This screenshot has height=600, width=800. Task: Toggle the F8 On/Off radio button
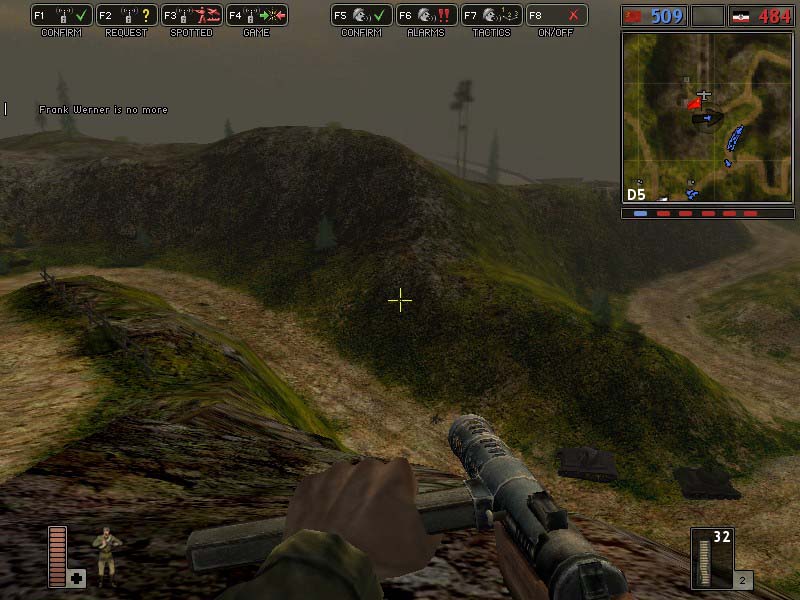(556, 16)
